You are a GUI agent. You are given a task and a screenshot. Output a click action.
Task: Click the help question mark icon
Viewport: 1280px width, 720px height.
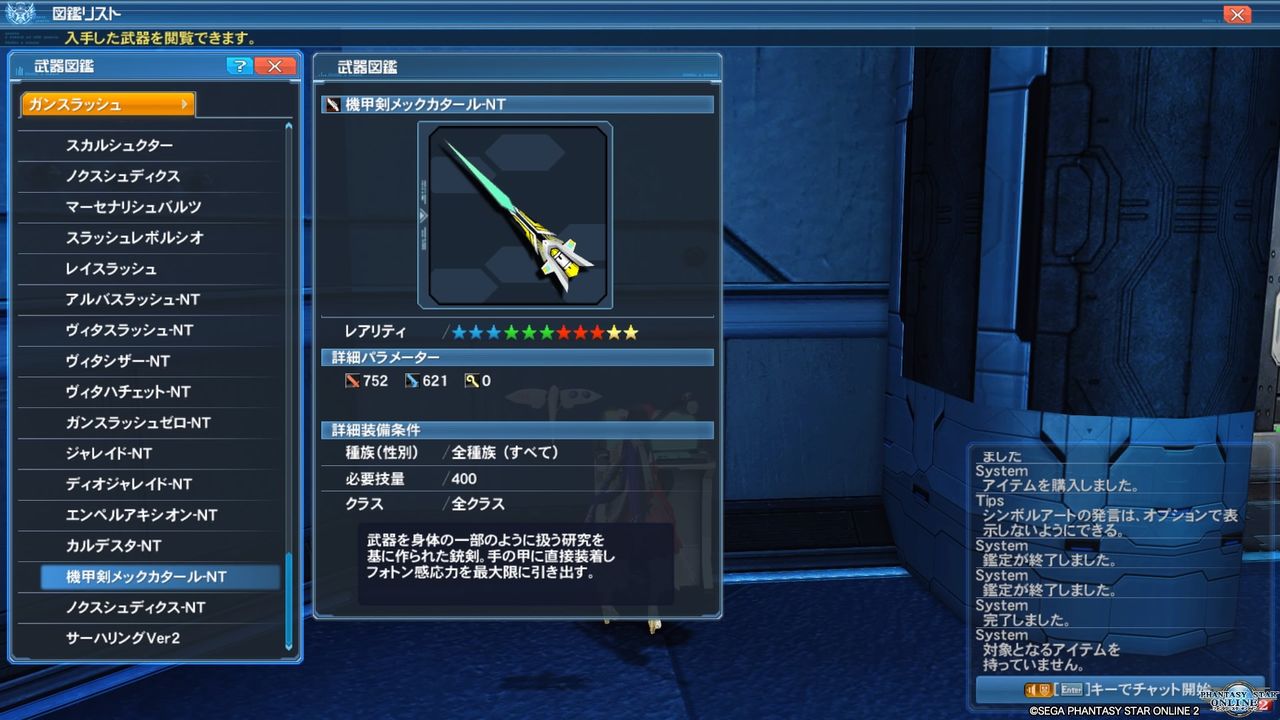[x=239, y=66]
